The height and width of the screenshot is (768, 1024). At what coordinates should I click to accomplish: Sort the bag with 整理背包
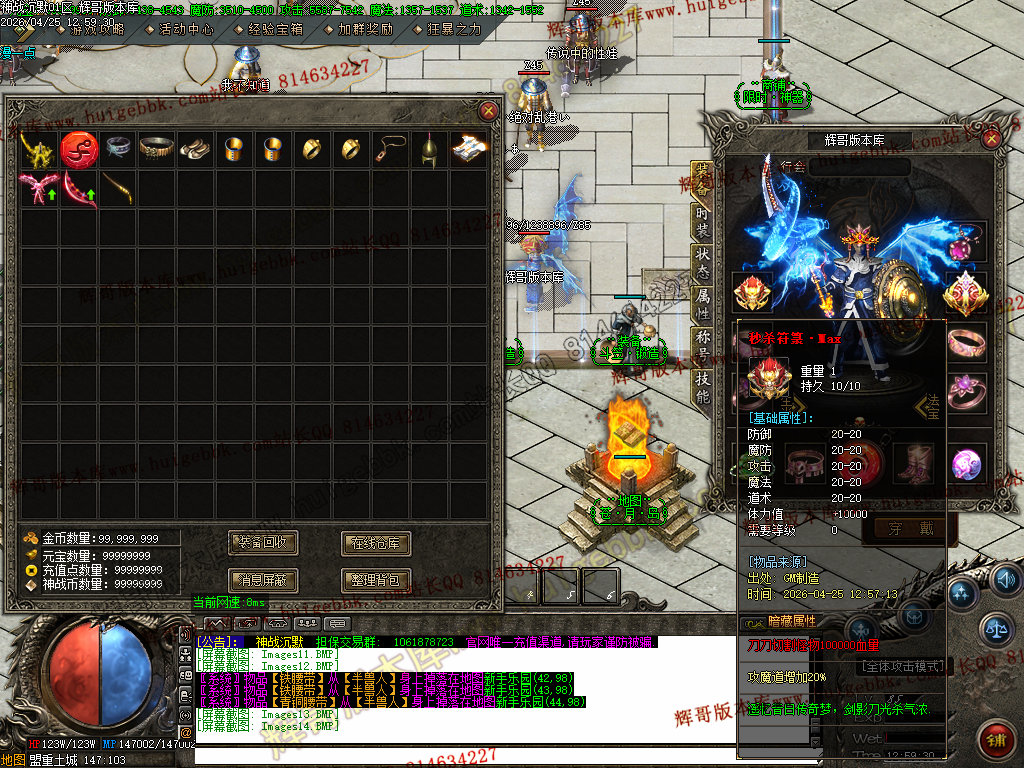376,579
